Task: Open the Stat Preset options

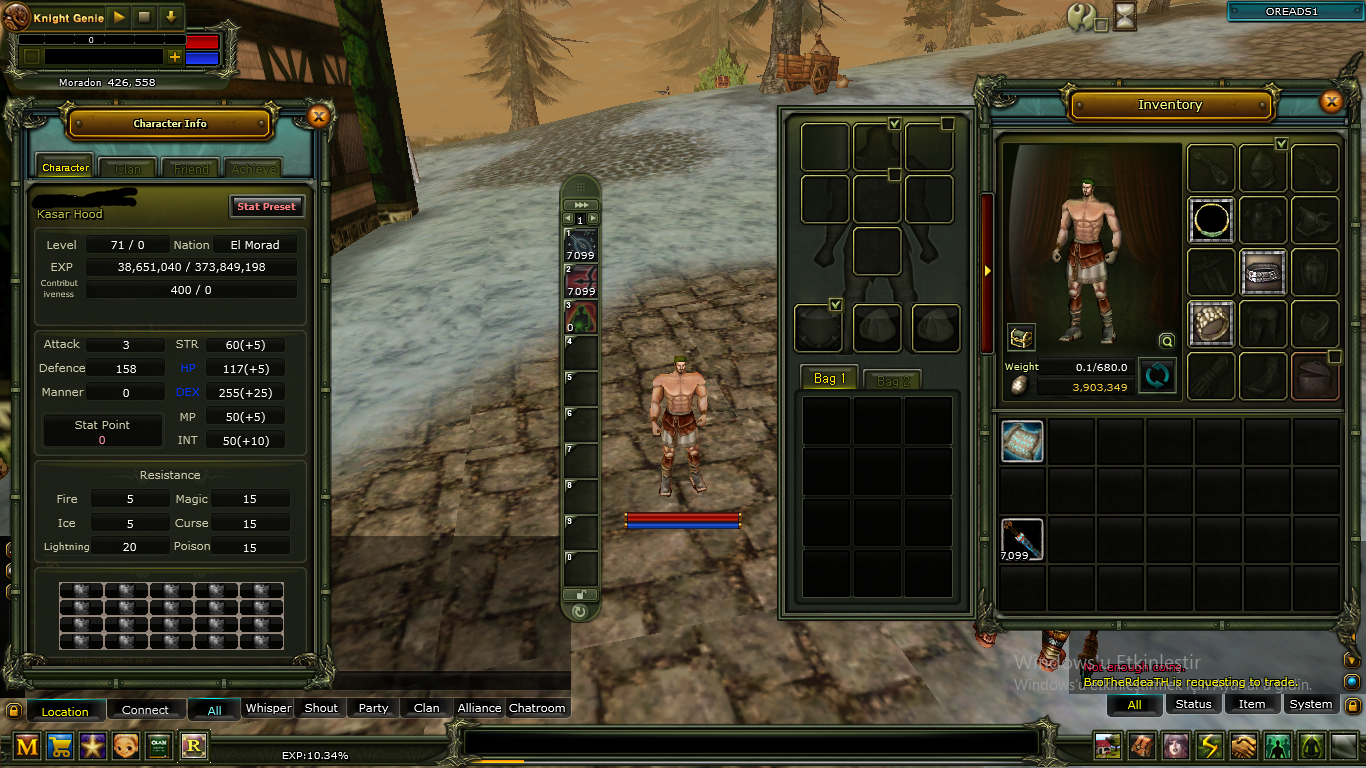Action: [x=266, y=206]
